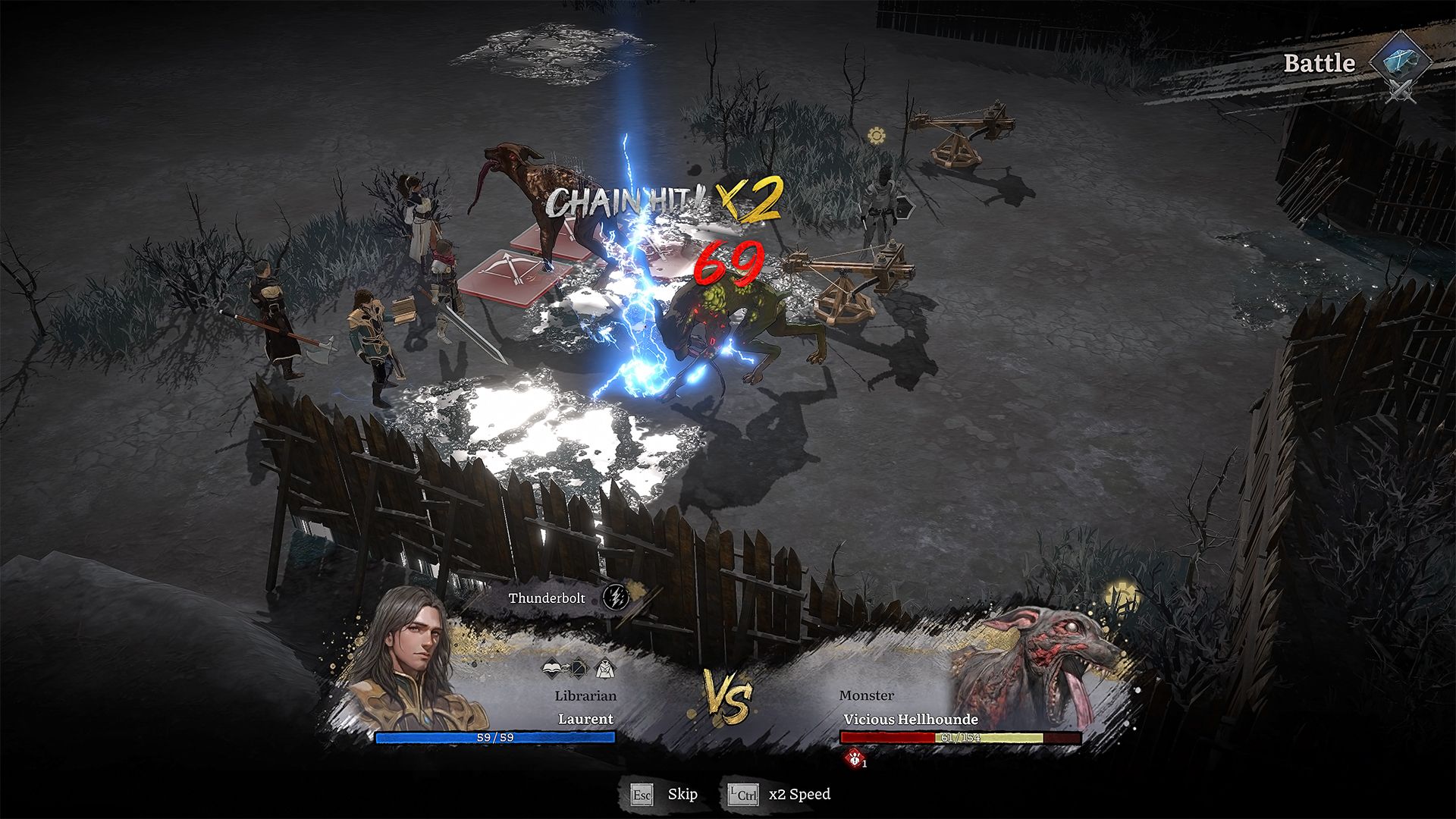This screenshot has height=819, width=1456.
Task: Inspect the crossbow weapon icon beside the book
Action: (x=579, y=669)
